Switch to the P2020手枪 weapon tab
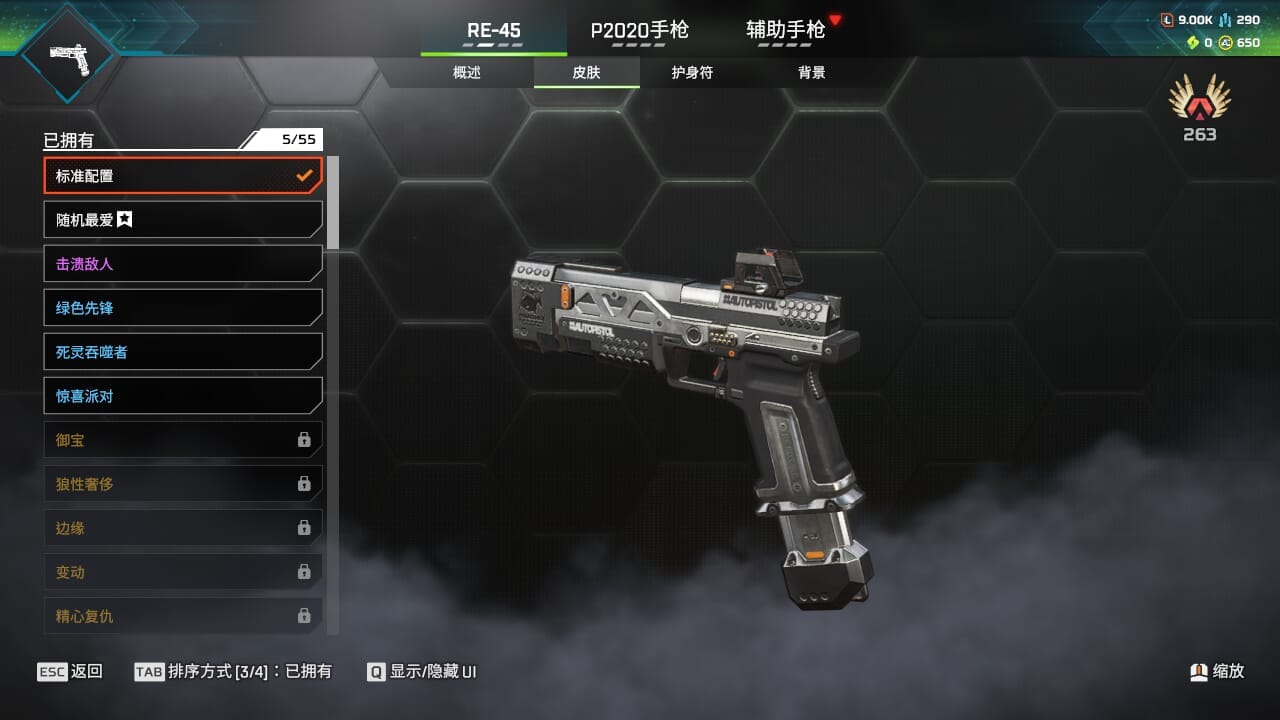 (x=639, y=30)
